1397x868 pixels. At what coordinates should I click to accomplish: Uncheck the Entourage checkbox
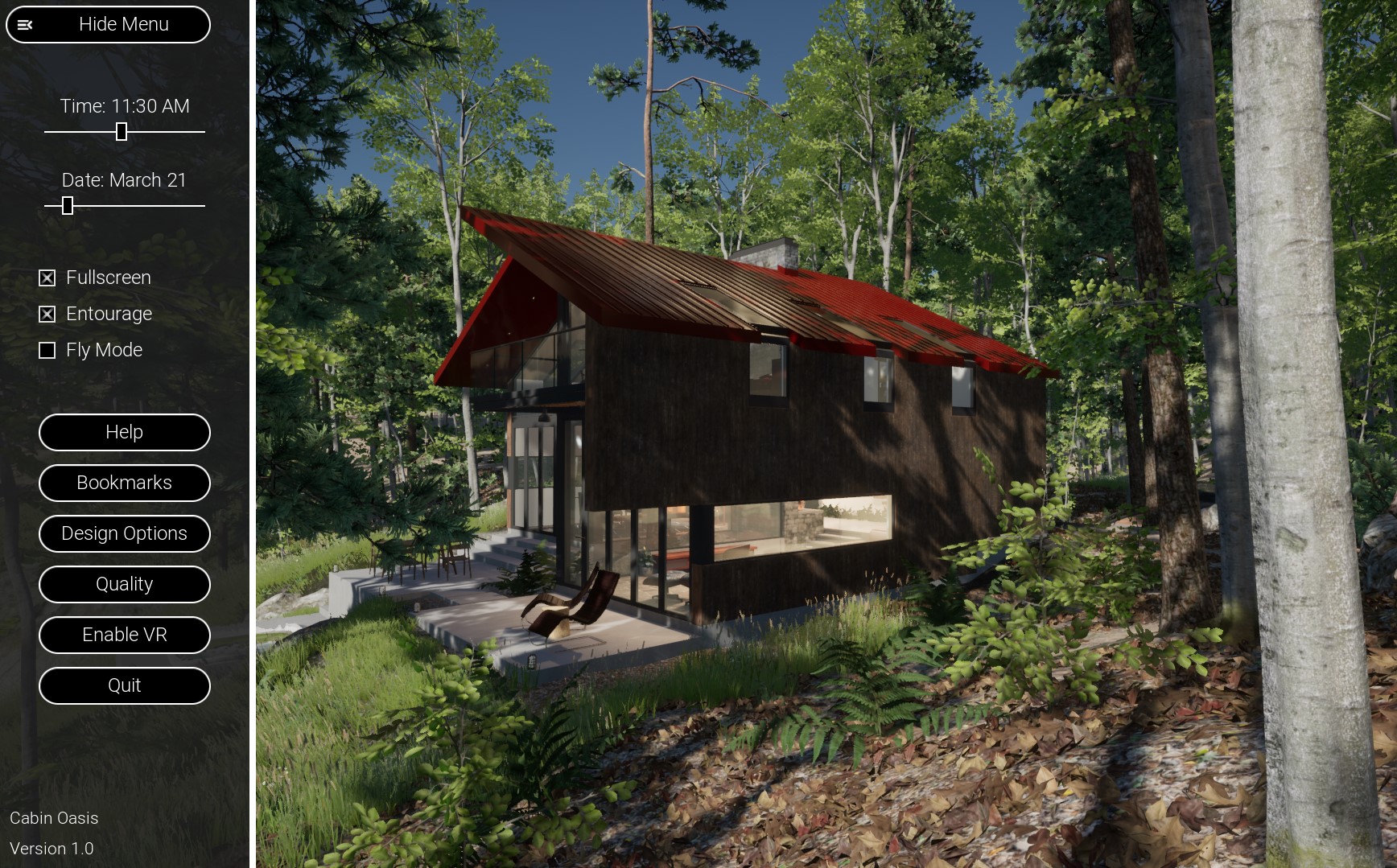coord(47,315)
